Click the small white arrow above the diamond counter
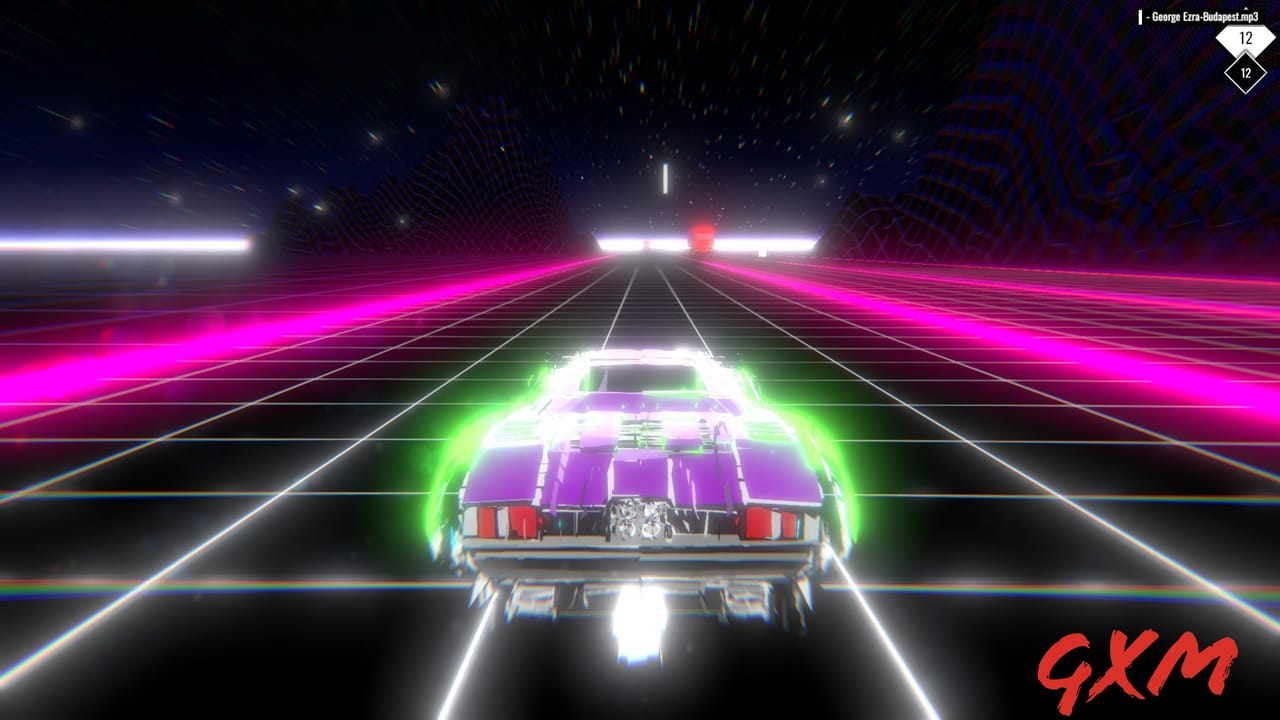Image resolution: width=1280 pixels, height=720 pixels. pyautogui.click(x=1245, y=8)
